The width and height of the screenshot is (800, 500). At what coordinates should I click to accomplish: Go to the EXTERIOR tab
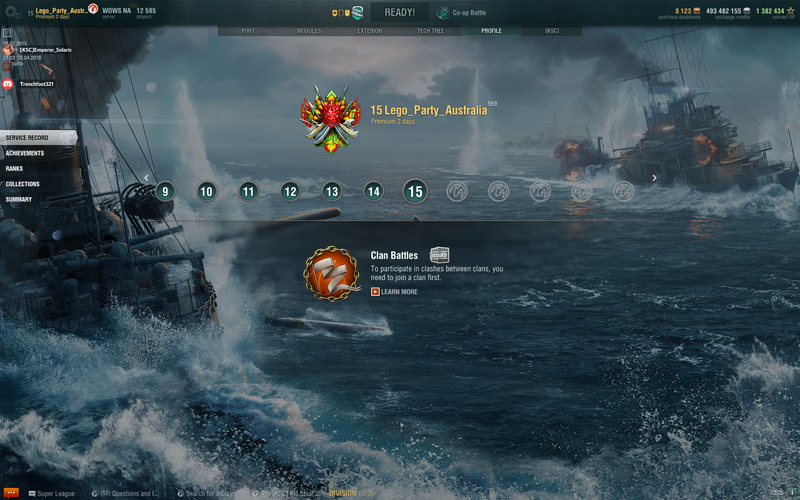[370, 31]
